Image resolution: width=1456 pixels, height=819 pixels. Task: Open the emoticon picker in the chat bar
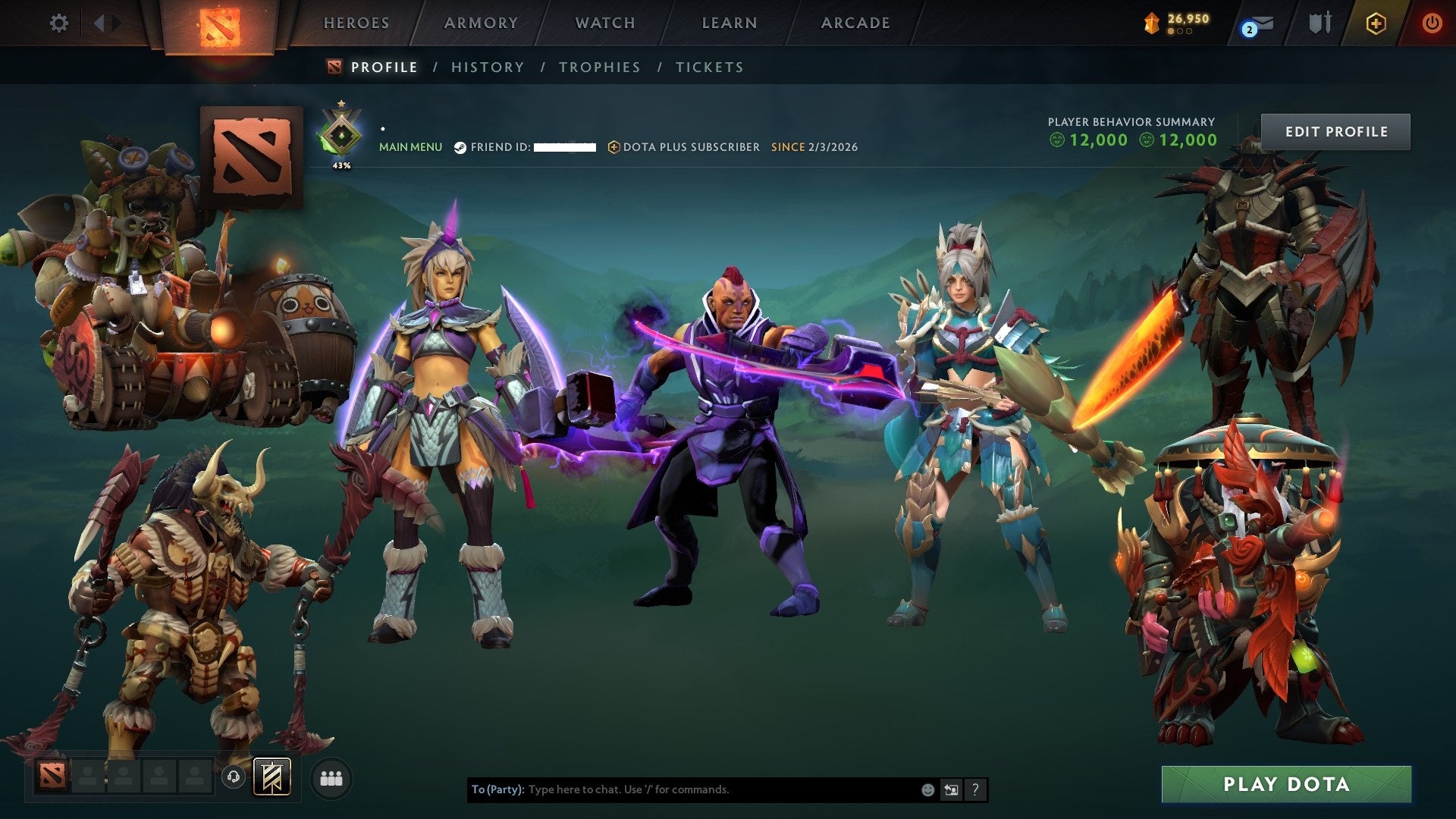[927, 789]
